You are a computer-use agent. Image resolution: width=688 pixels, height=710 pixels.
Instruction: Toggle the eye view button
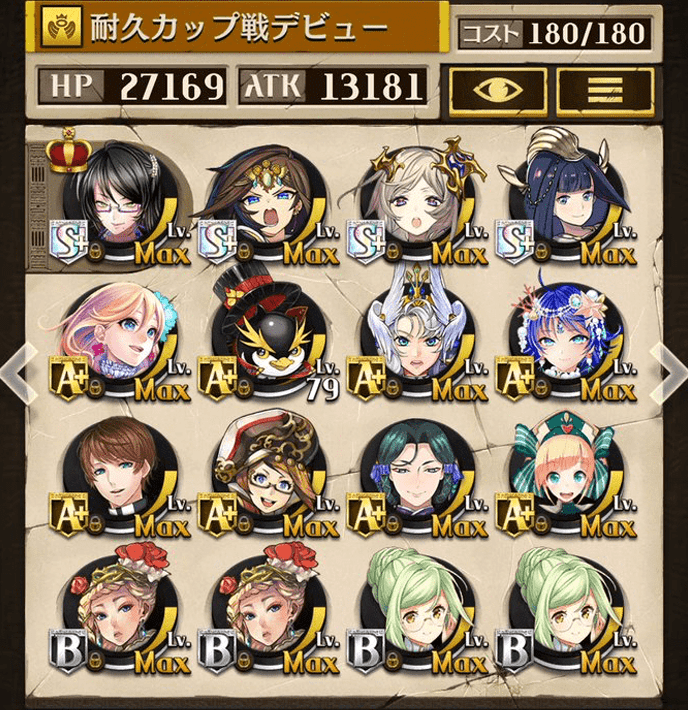(x=496, y=89)
